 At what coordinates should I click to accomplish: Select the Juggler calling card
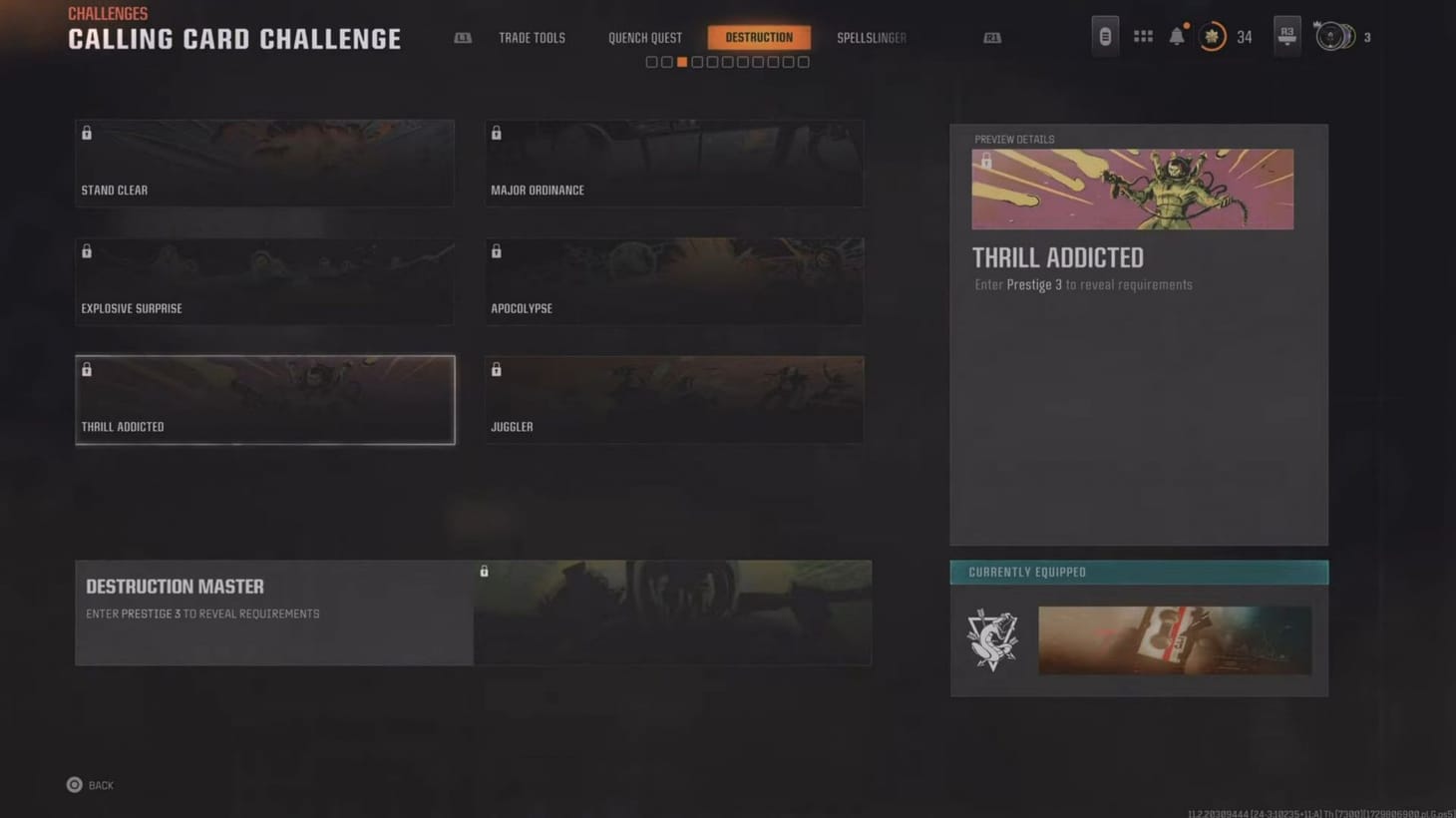click(674, 399)
